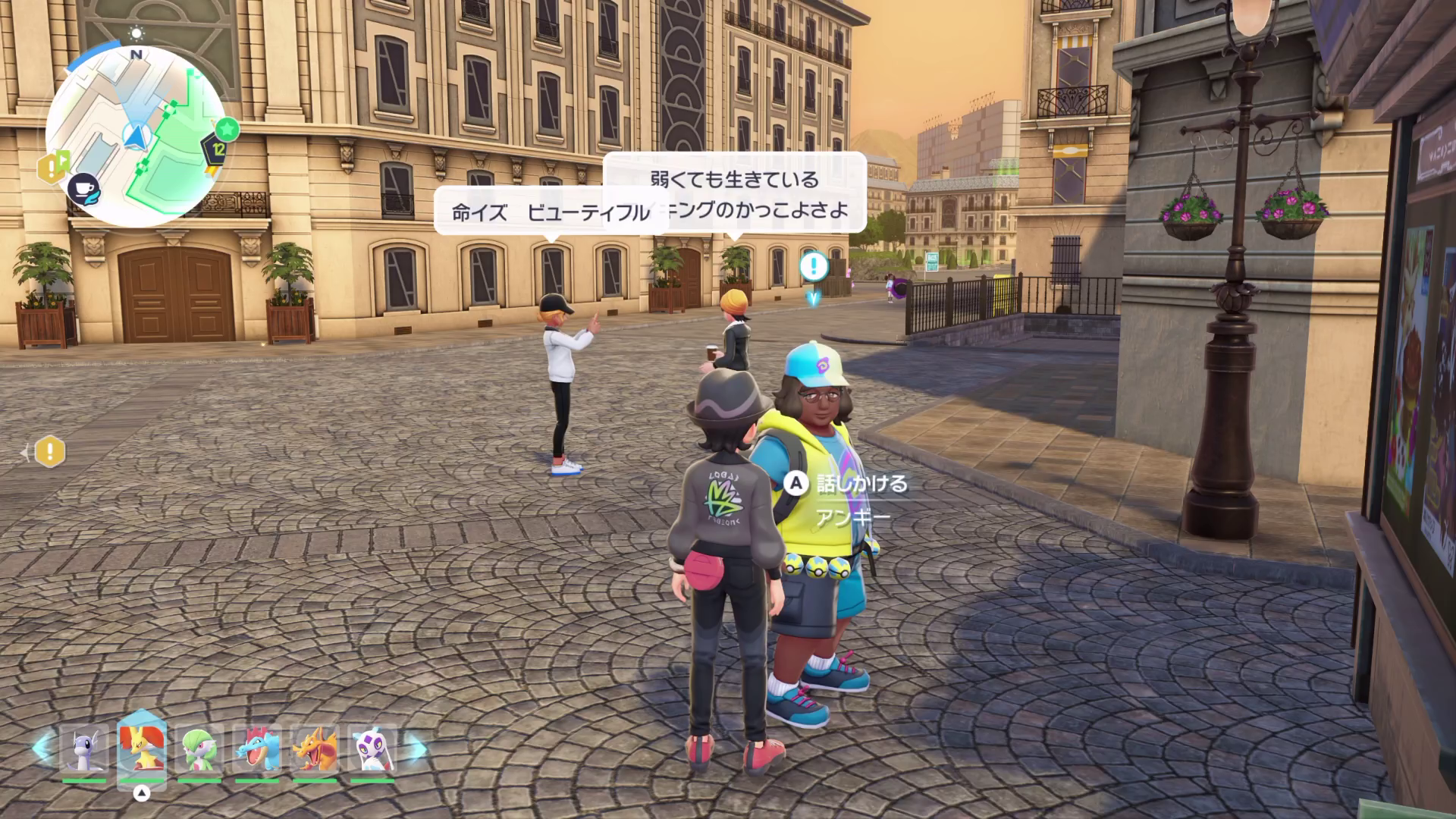Select Dratini in the party bar
Viewport: 1456px width, 819px height.
pyautogui.click(x=84, y=750)
